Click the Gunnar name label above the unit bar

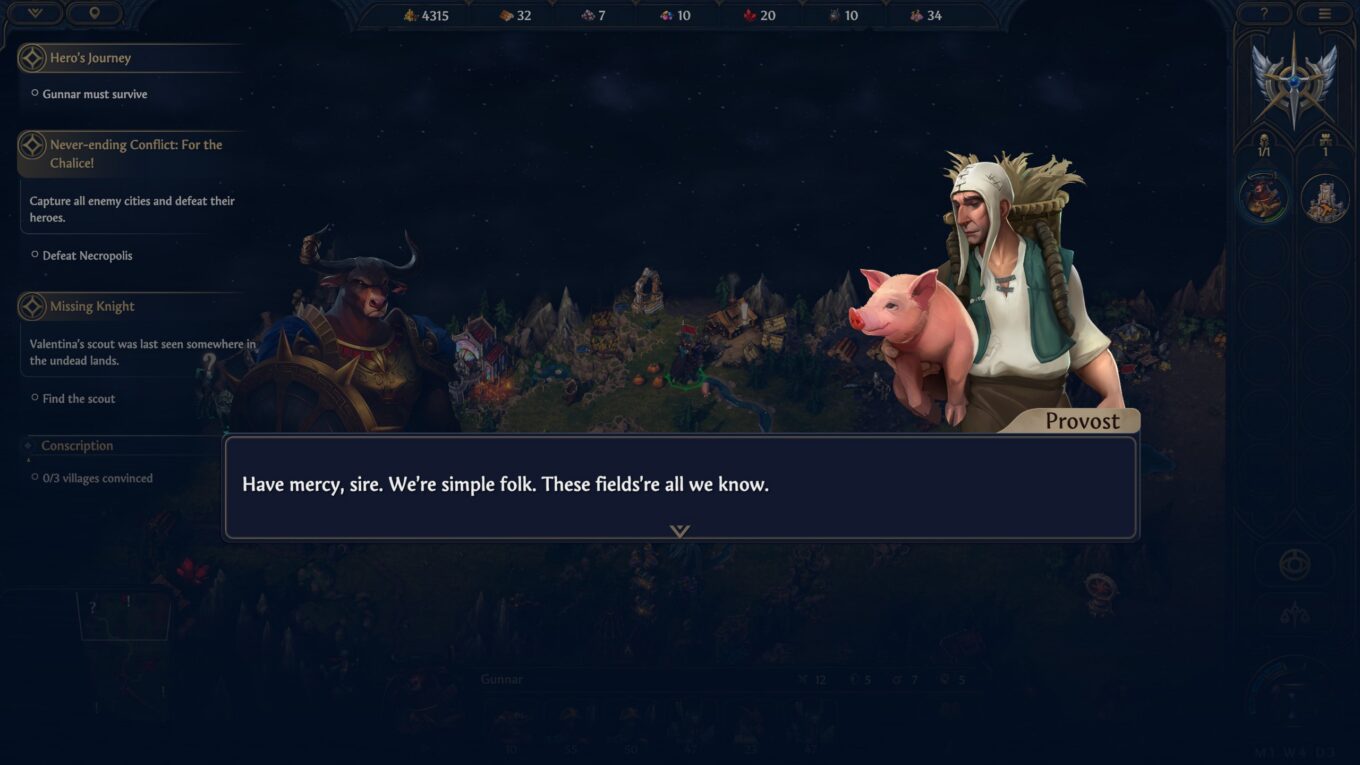point(501,679)
